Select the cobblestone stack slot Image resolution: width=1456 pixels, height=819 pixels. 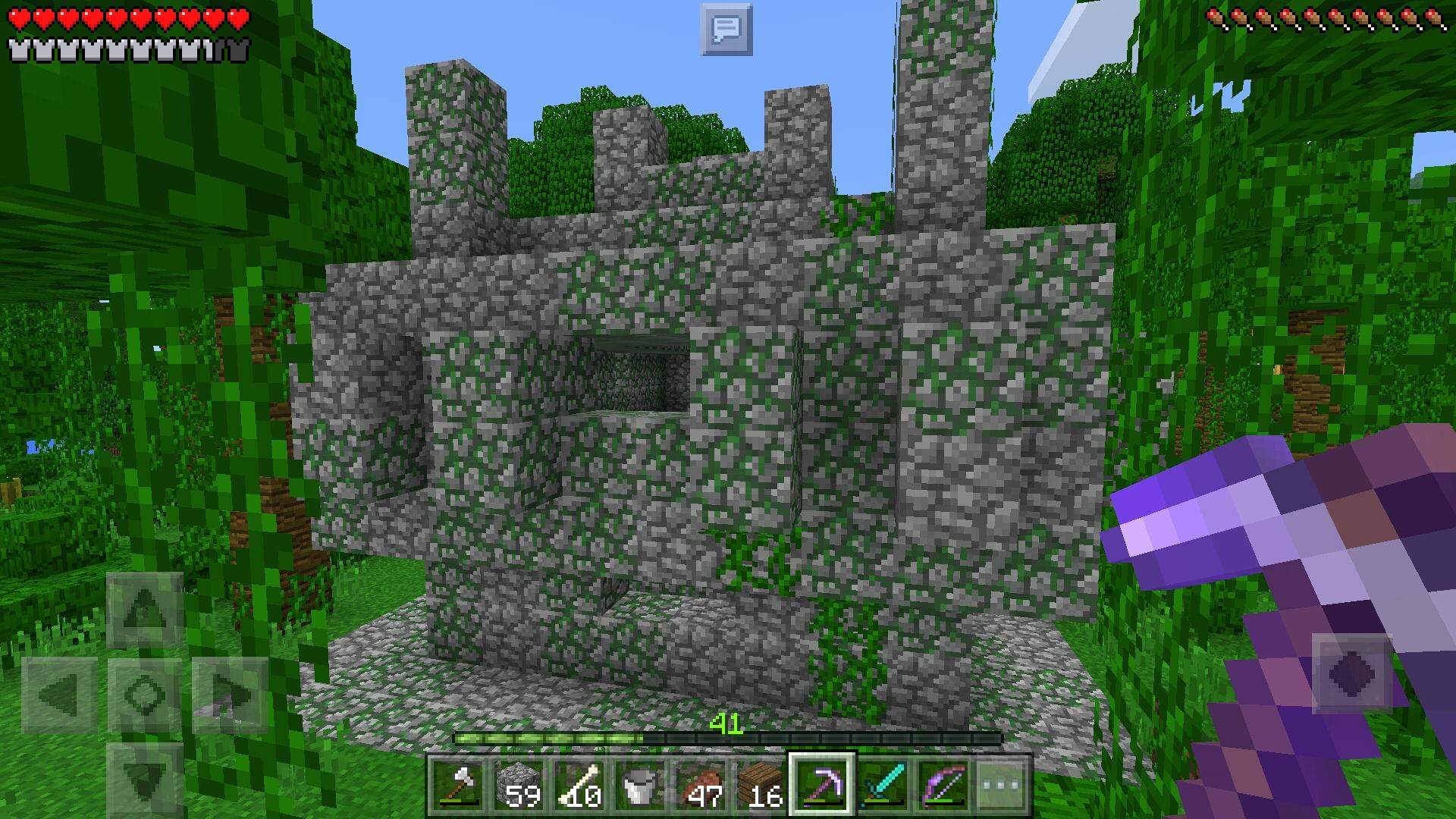pos(519,785)
